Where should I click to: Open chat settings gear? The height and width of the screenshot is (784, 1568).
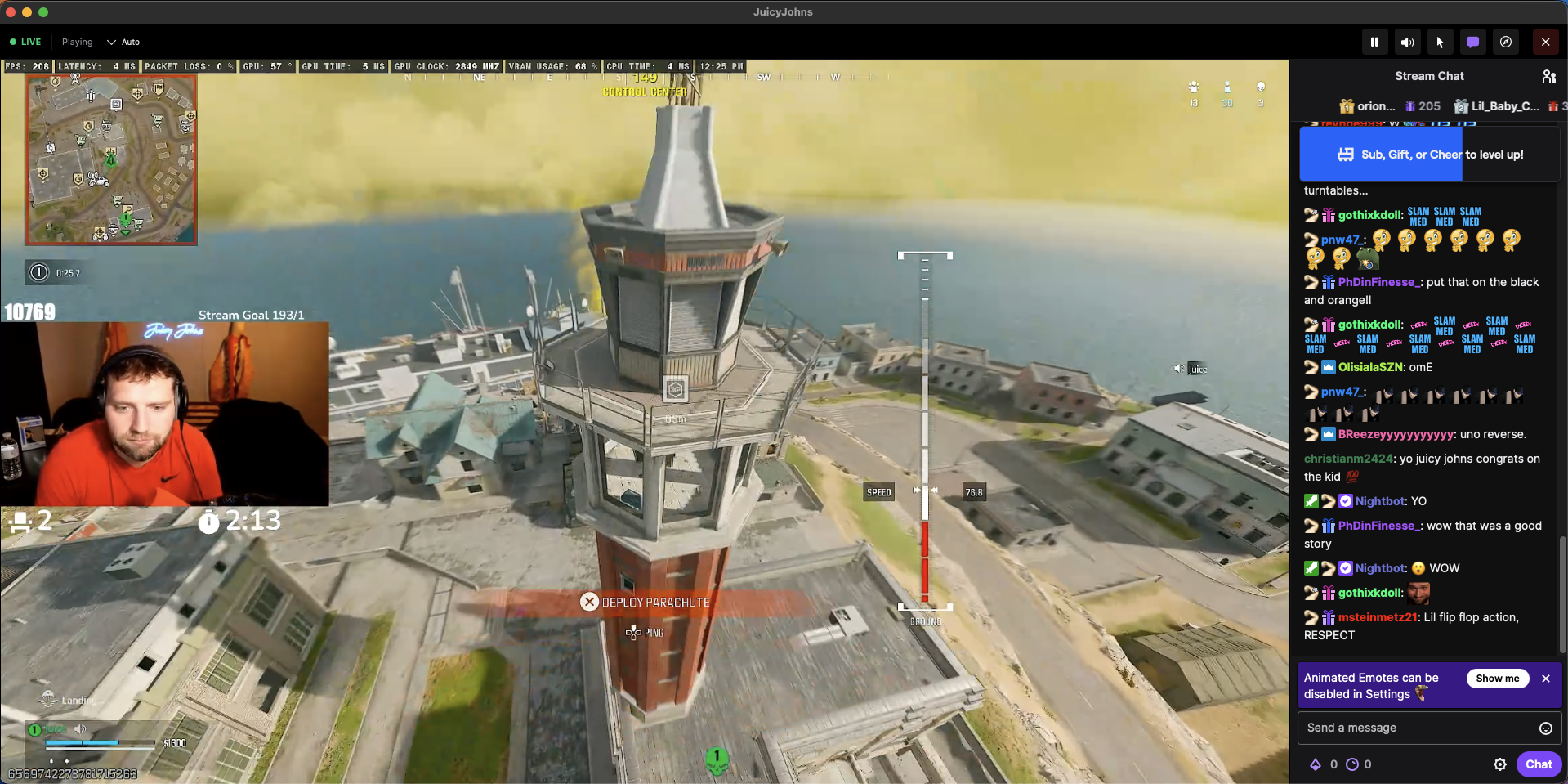click(x=1500, y=764)
